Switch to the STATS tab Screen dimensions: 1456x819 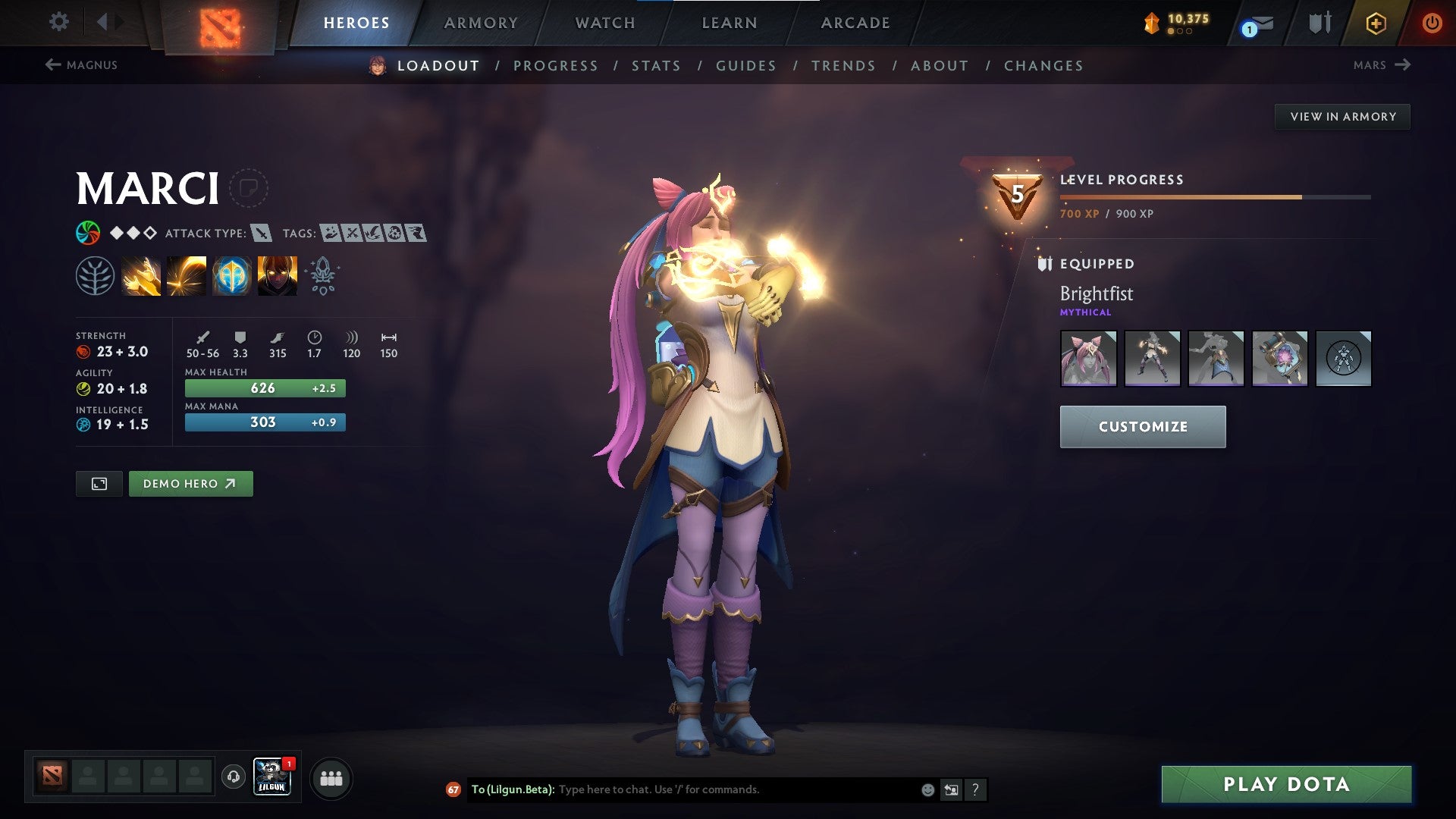tap(656, 66)
